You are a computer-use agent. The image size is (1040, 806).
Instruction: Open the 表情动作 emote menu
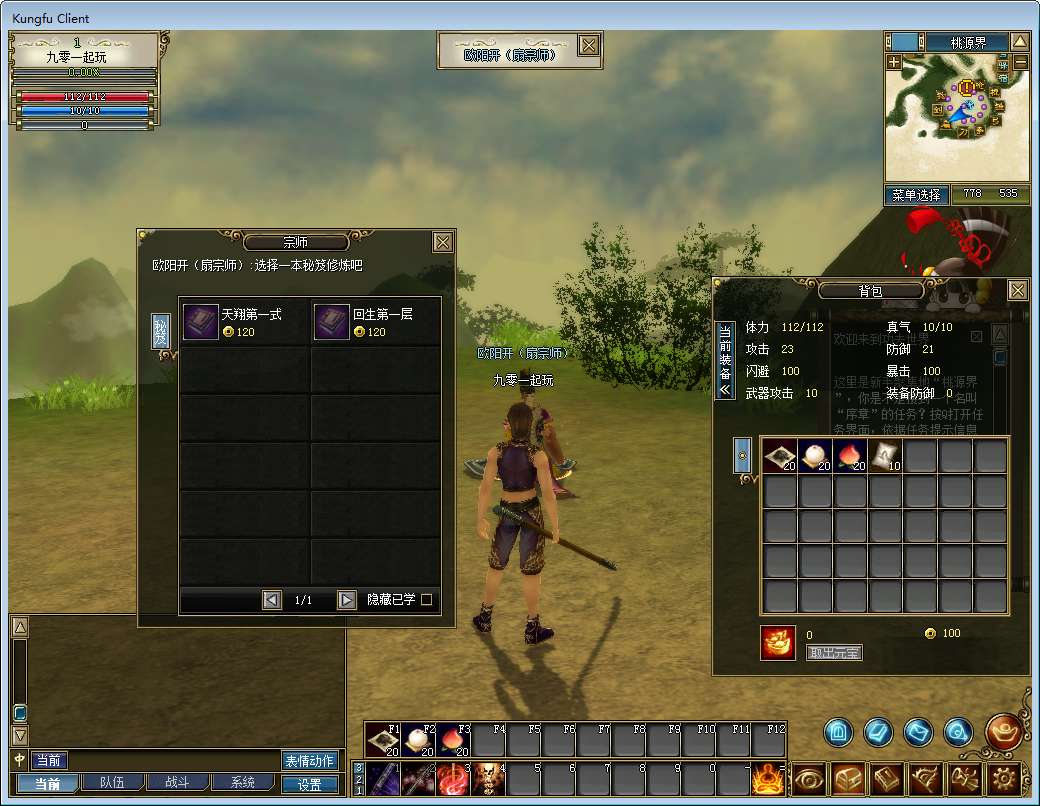309,761
